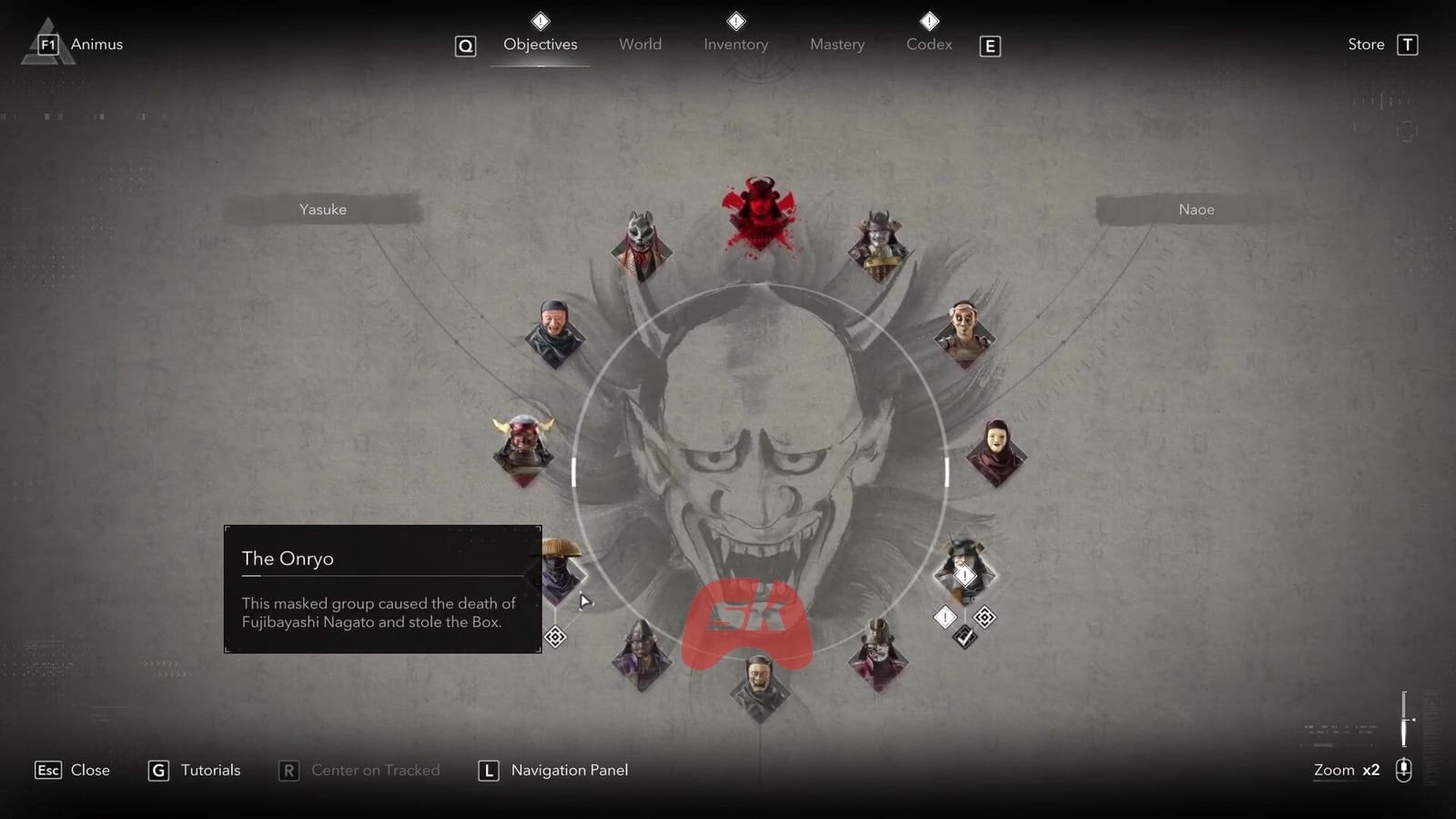1456x819 pixels.
Task: Click the exclamation marker on the armored samurai portrait
Action: (x=965, y=575)
